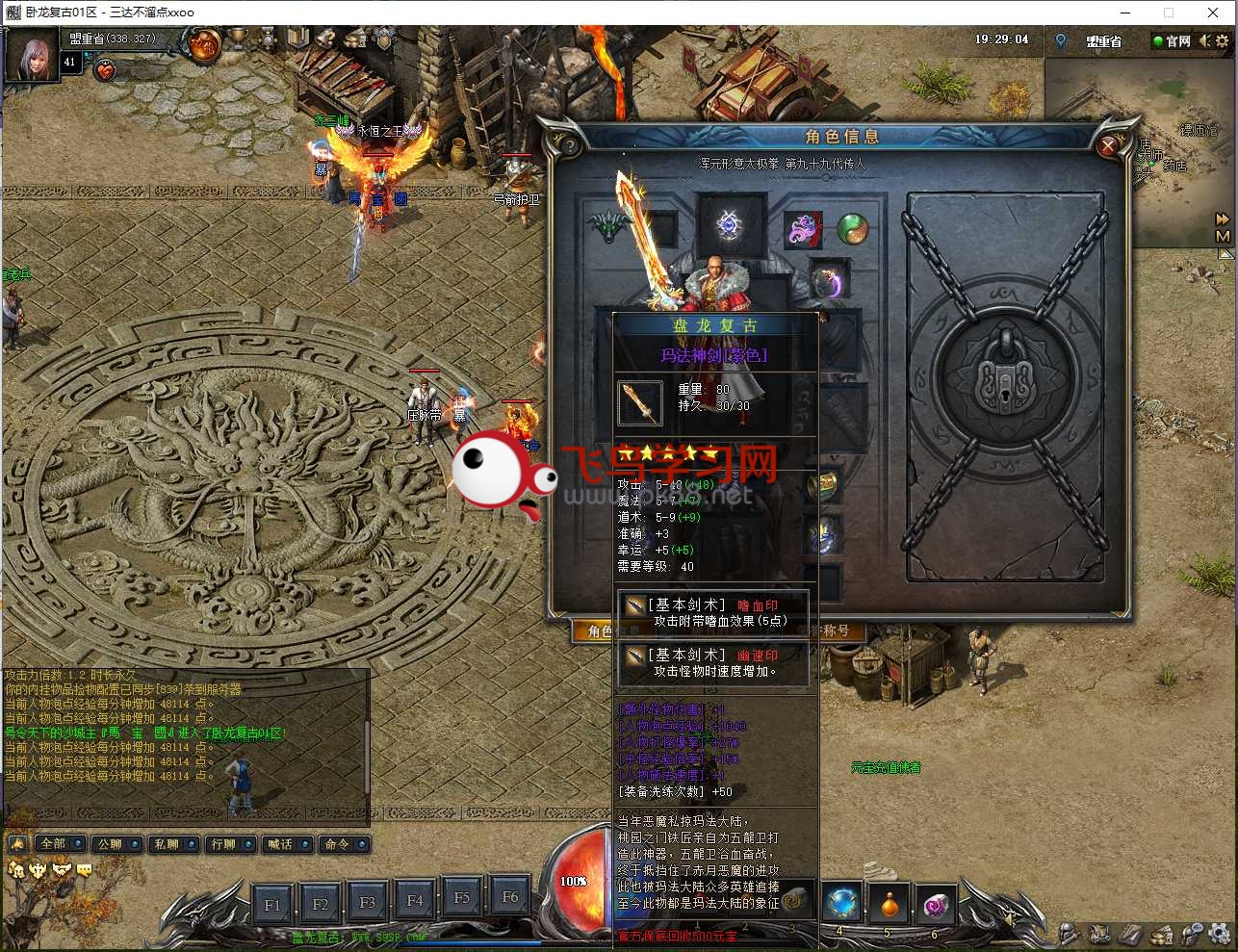Switch to the 公聊 public chat tab
This screenshot has height=952, width=1238.
[116, 844]
